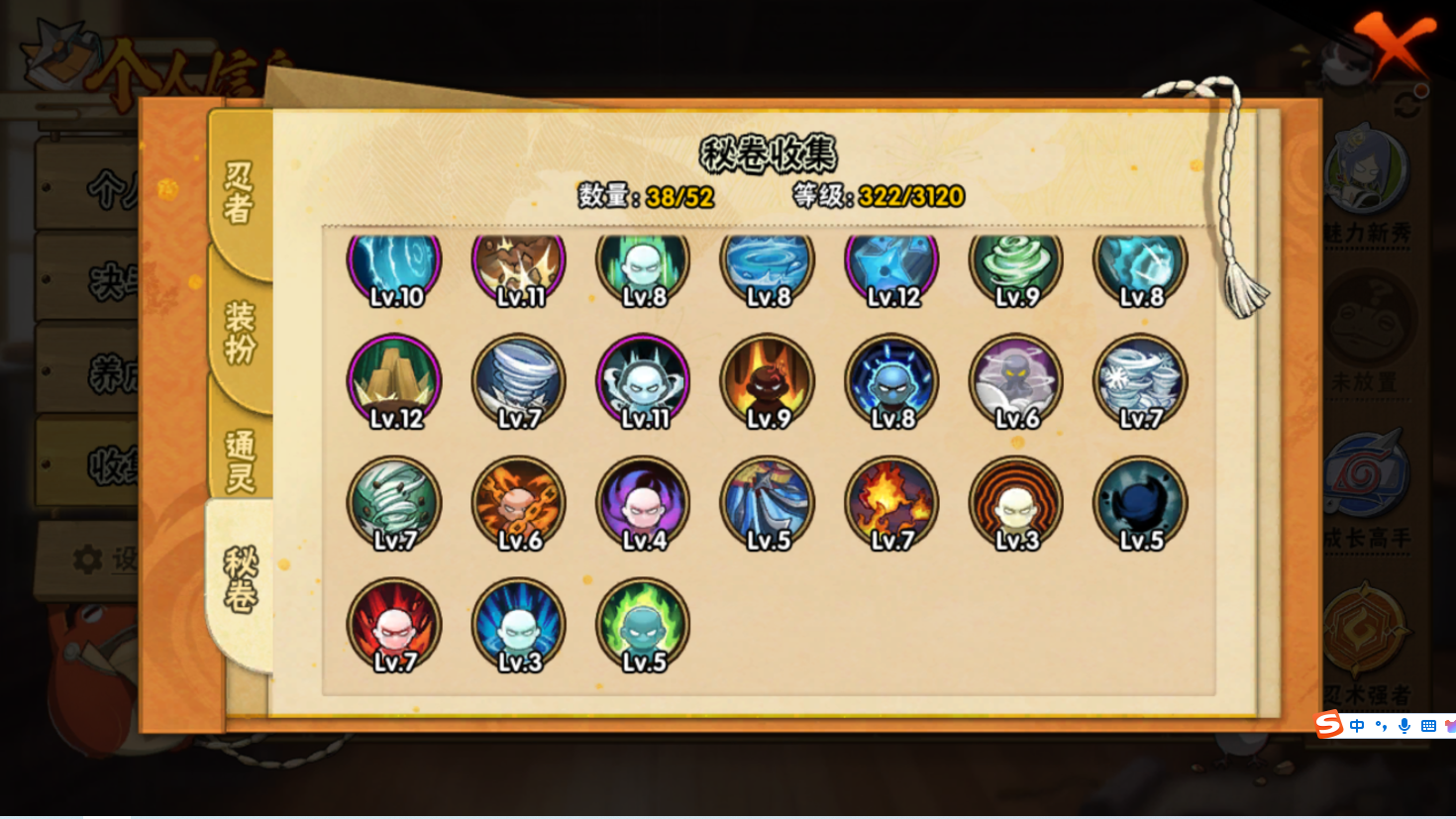Image resolution: width=1456 pixels, height=819 pixels.
Task: Click the Sogou input method logo
Action: point(1329,725)
